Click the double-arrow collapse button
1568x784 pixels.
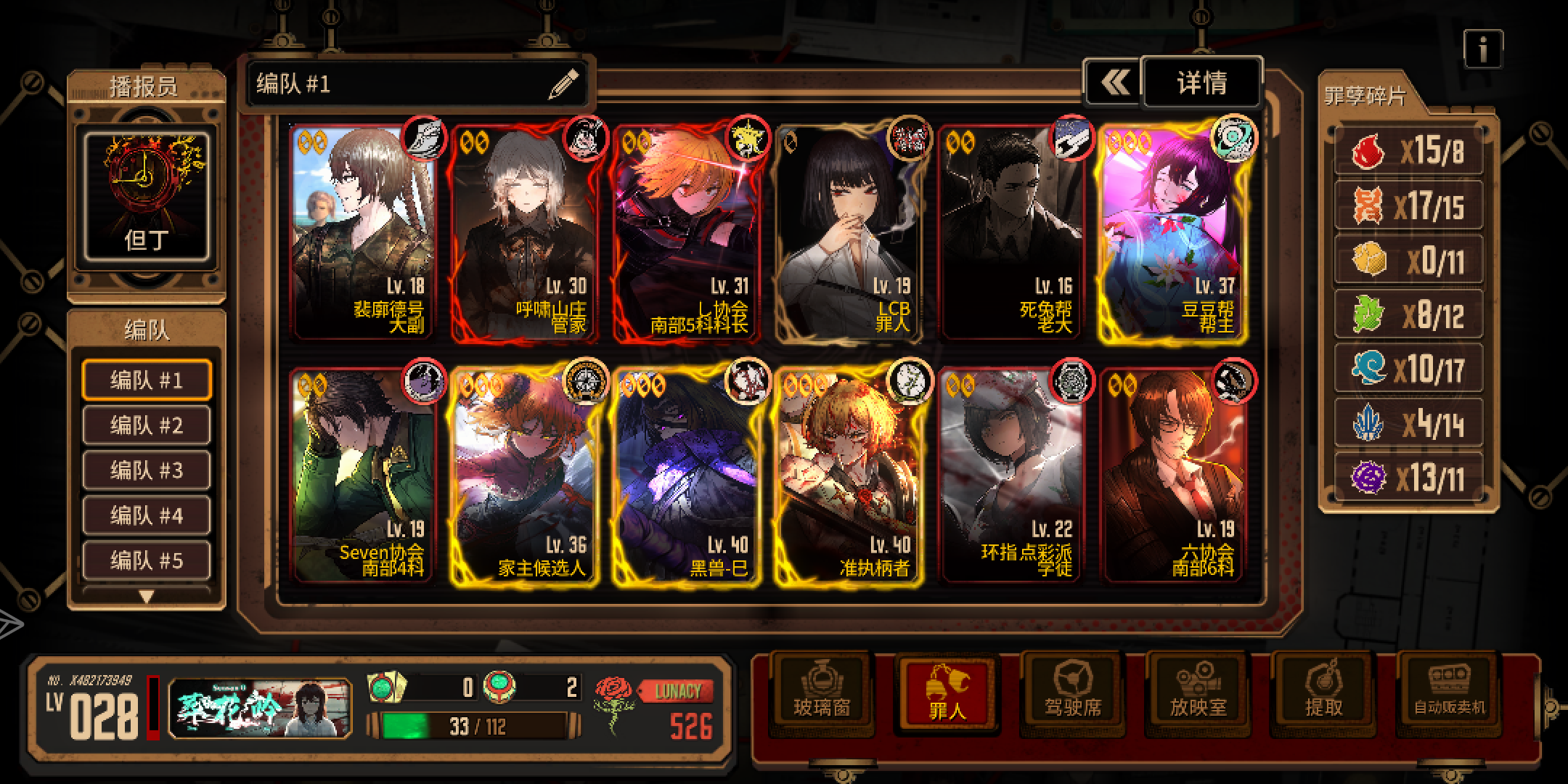pyautogui.click(x=1114, y=83)
